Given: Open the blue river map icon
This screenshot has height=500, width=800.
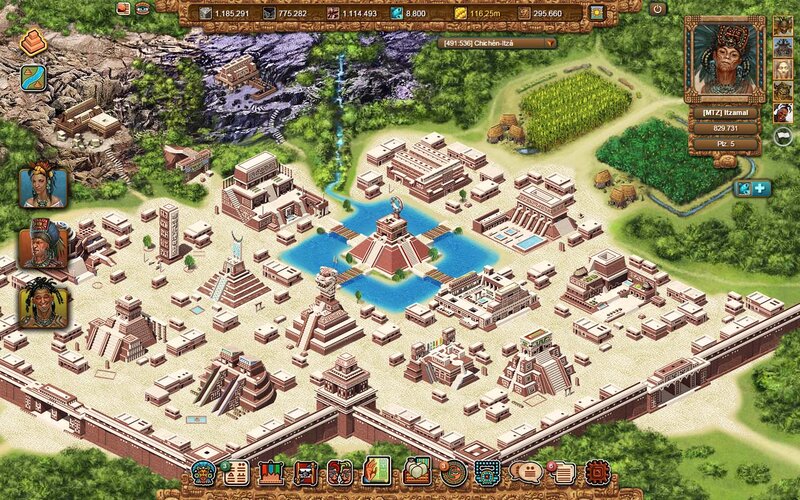Looking at the screenshot, I should point(33,78).
